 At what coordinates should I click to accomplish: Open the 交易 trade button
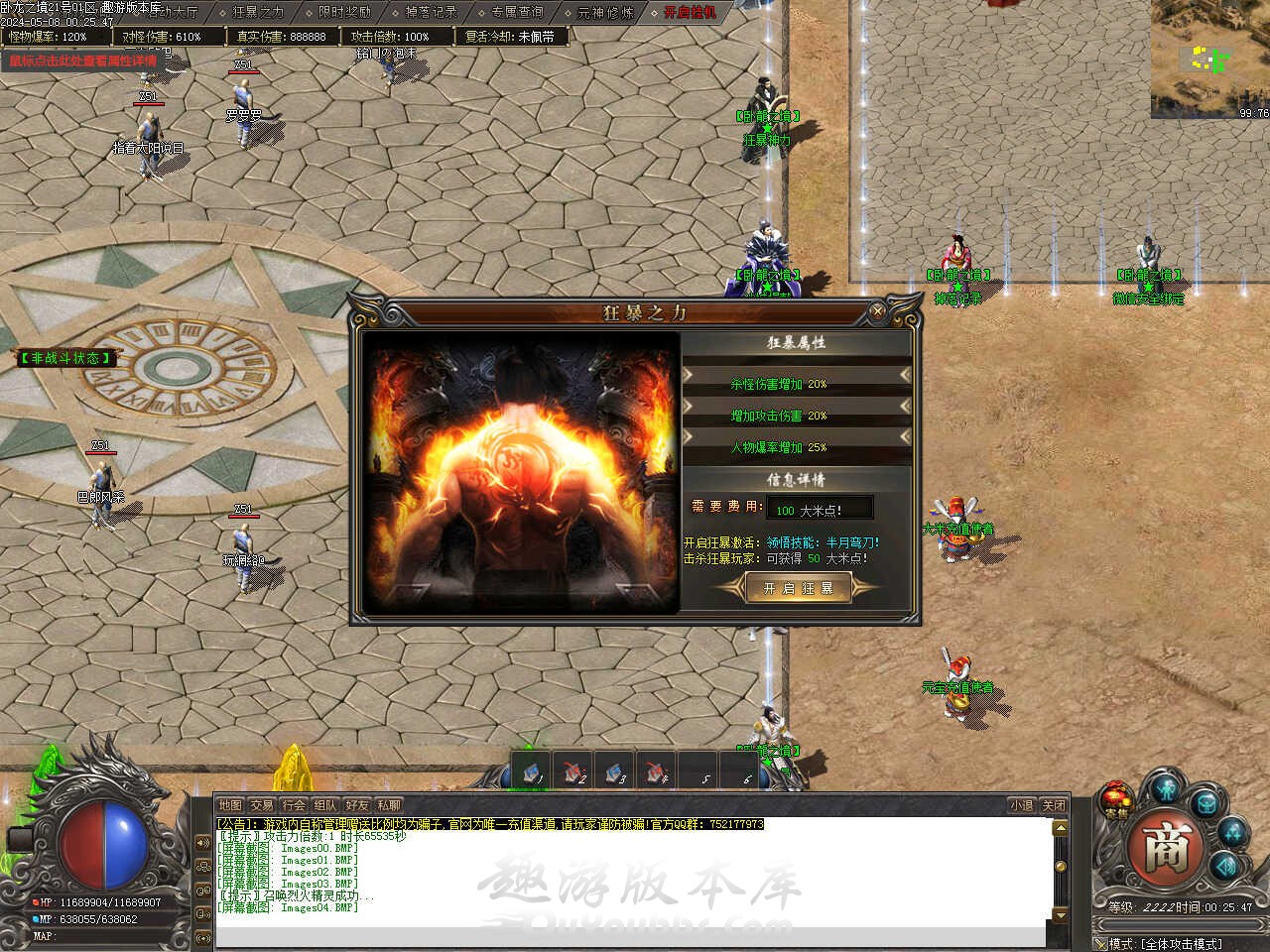(x=262, y=805)
